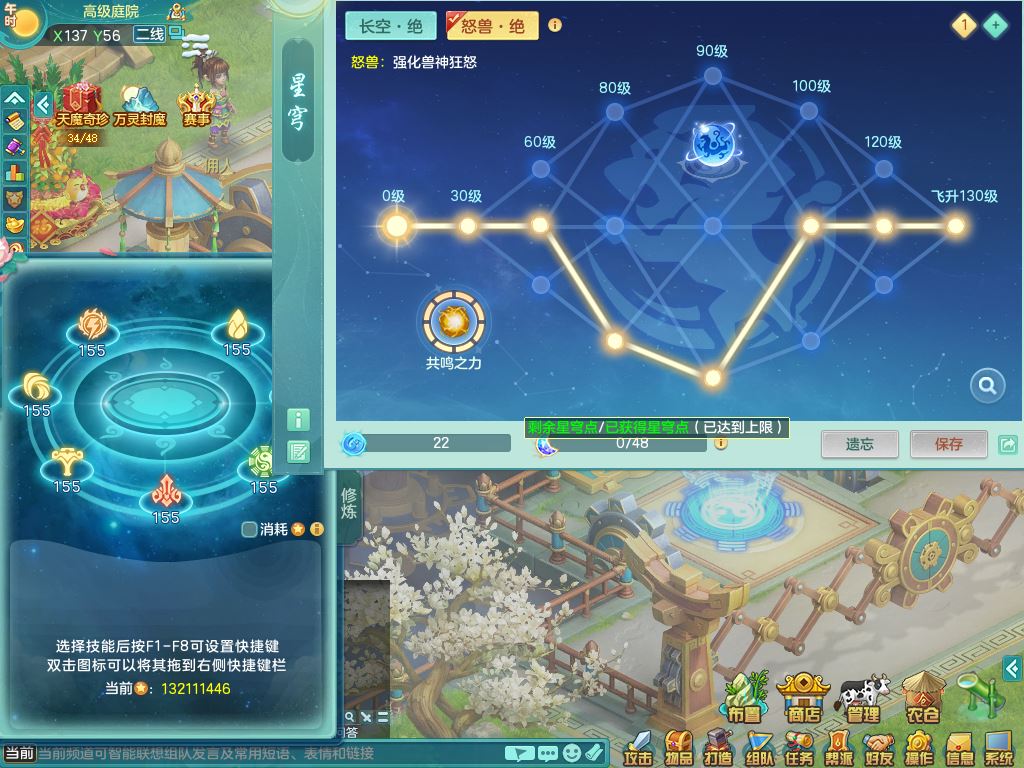
Task: Open the 赛事 tournament icon
Action: [x=196, y=106]
